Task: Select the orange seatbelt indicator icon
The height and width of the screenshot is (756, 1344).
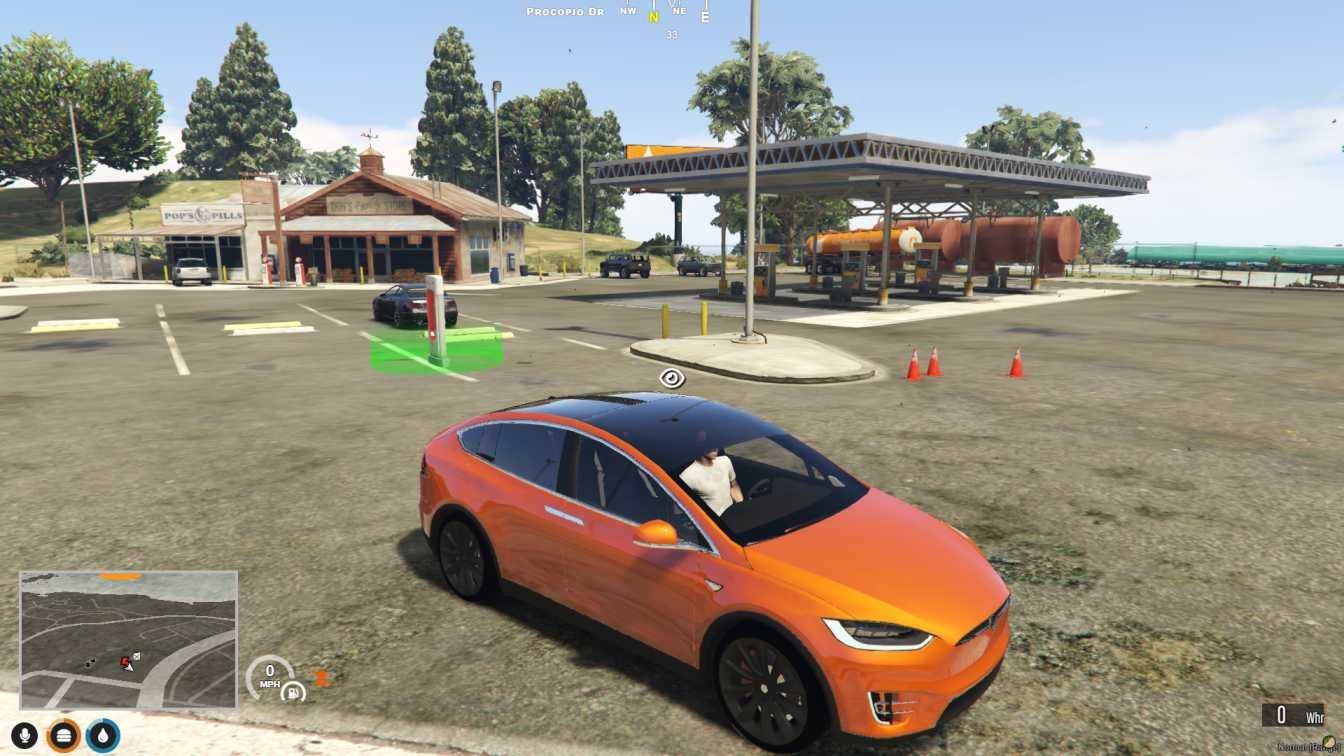Action: tap(321, 678)
